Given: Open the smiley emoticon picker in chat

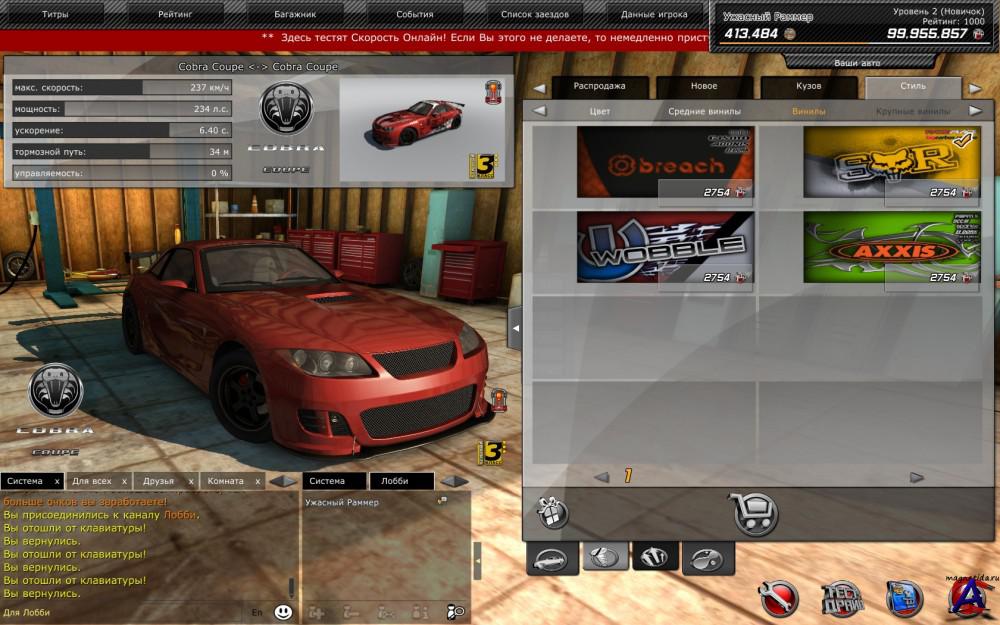Looking at the screenshot, I should [x=284, y=611].
